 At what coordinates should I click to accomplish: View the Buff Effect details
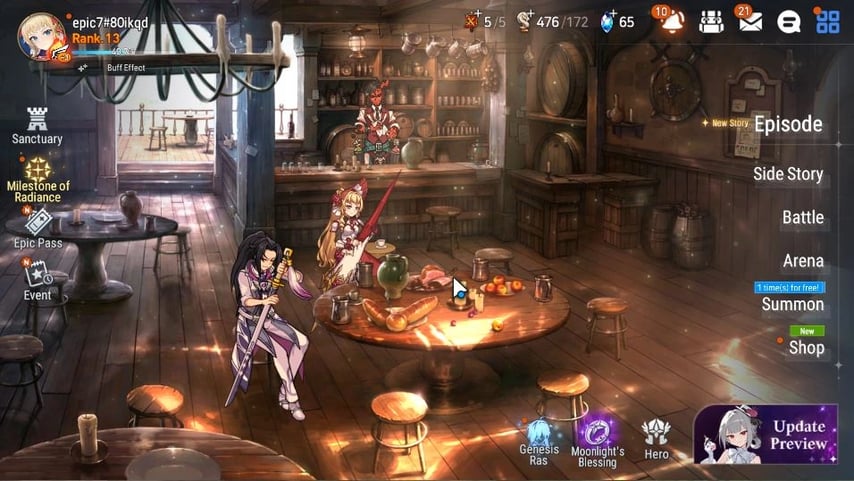point(118,68)
